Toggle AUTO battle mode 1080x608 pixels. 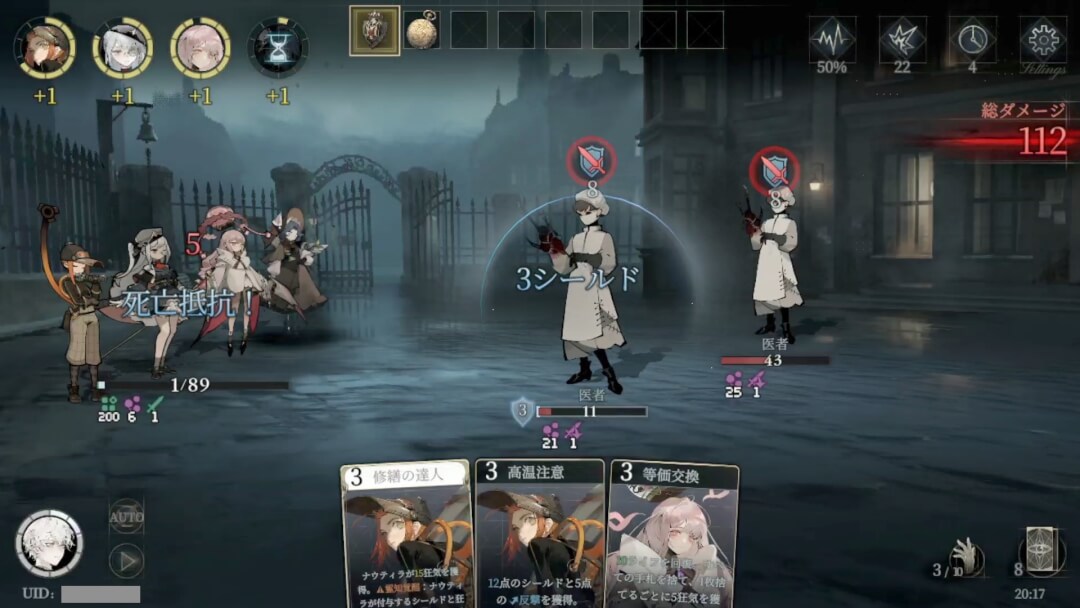tap(127, 516)
